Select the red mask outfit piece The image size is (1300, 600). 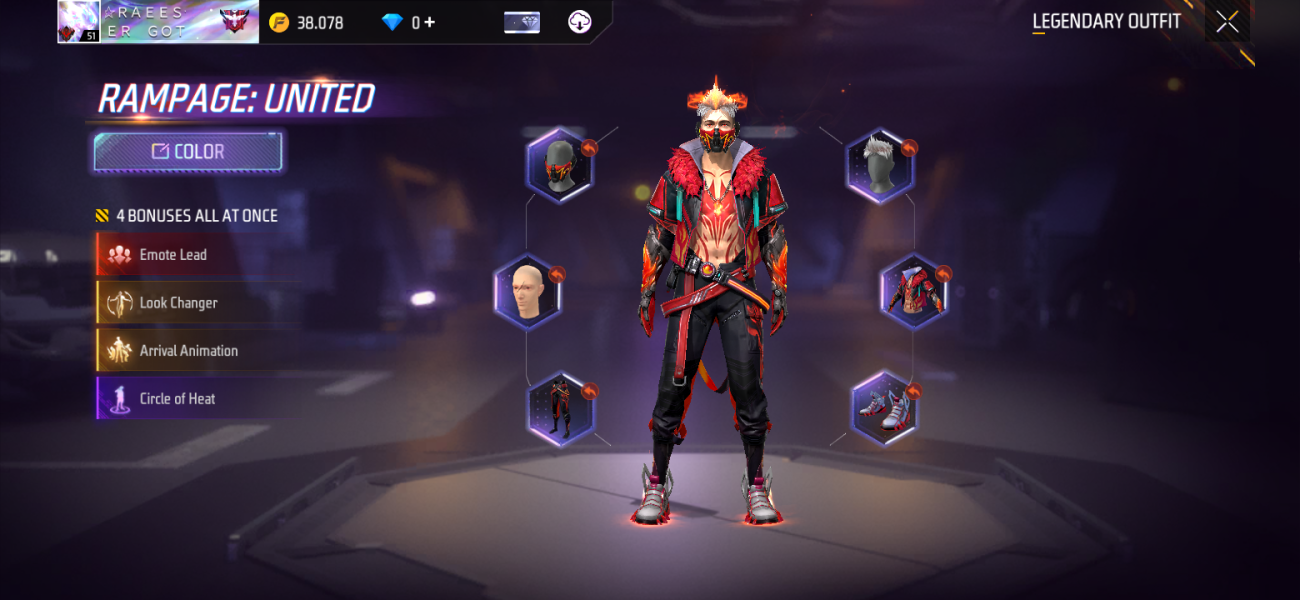coord(560,165)
